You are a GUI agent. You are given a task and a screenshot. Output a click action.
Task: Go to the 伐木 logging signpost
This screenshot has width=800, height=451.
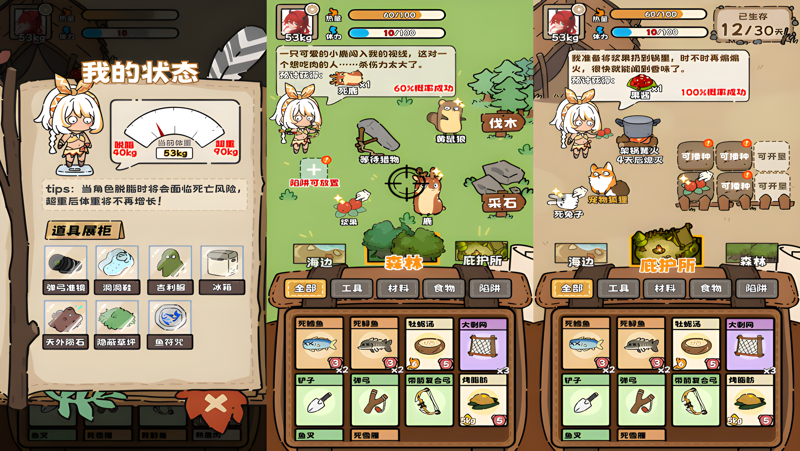(502, 123)
